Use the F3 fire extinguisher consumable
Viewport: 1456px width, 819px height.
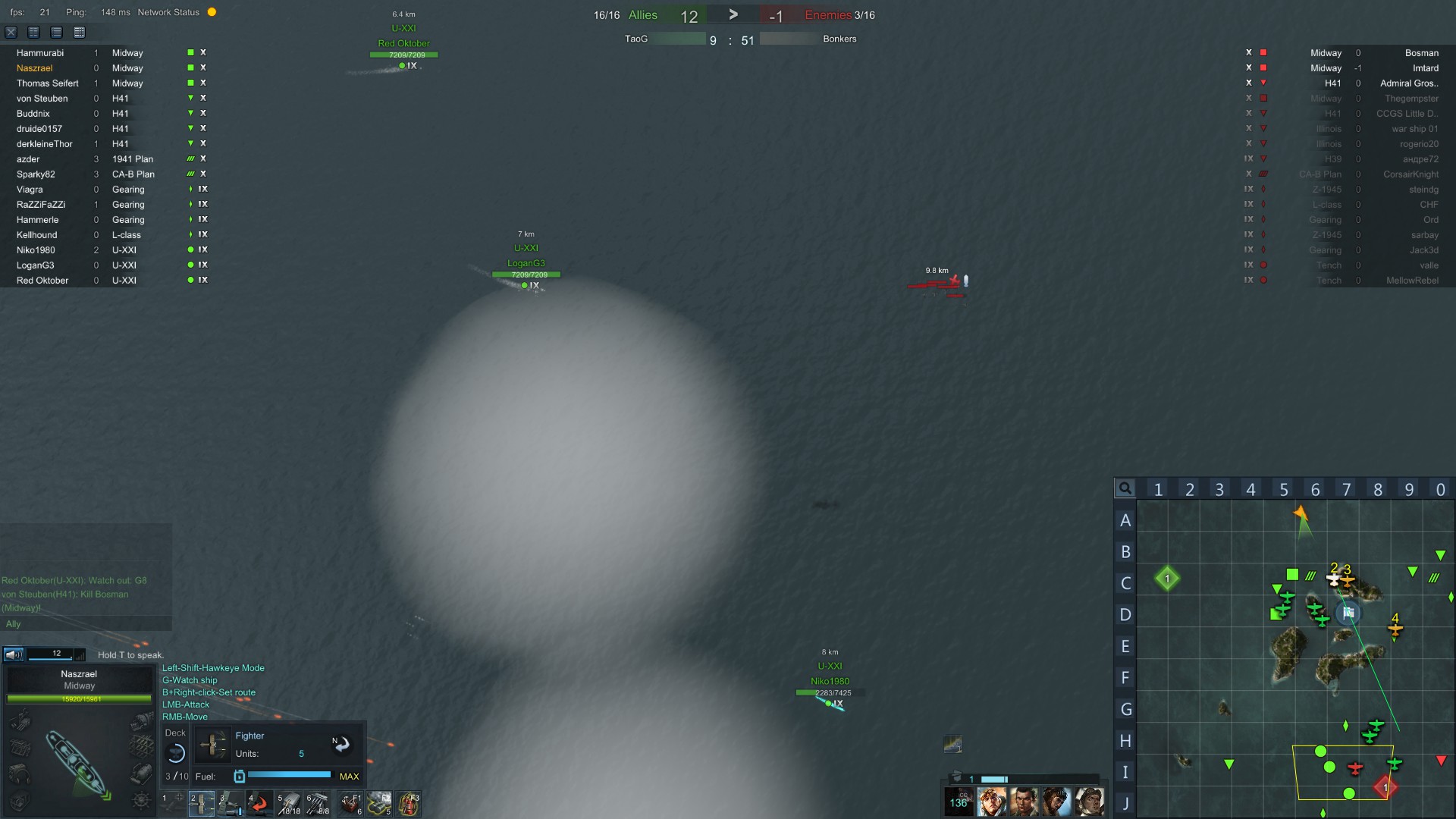[x=408, y=803]
